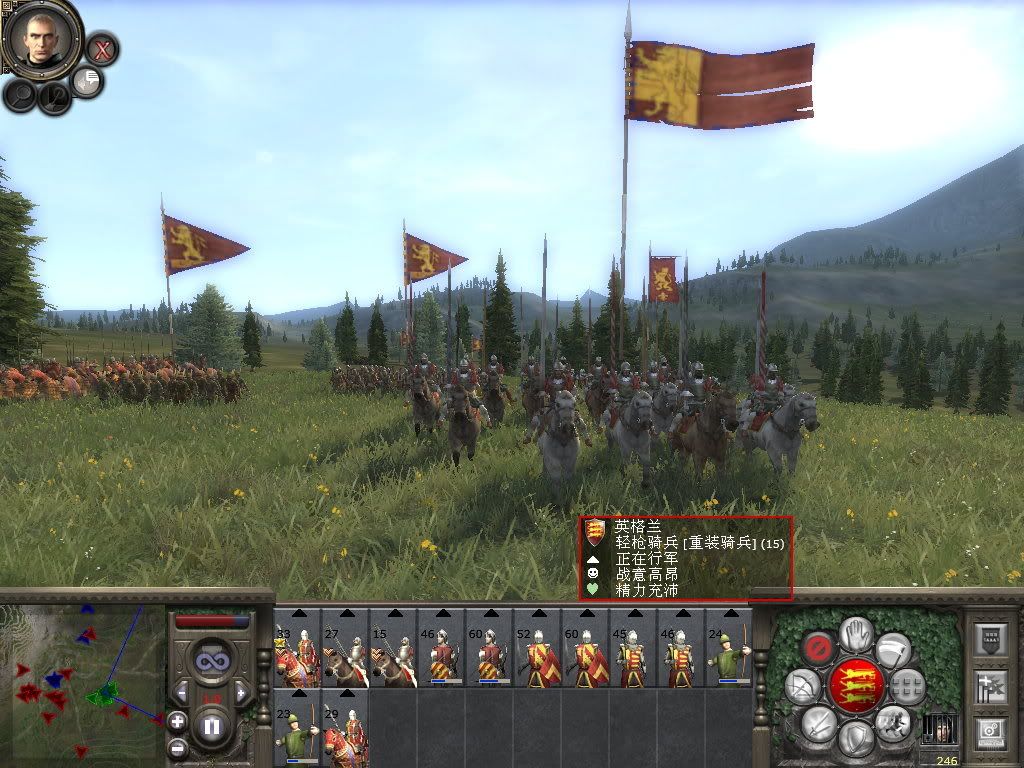
Task: Click the advisor portrait
Action: pos(41,39)
